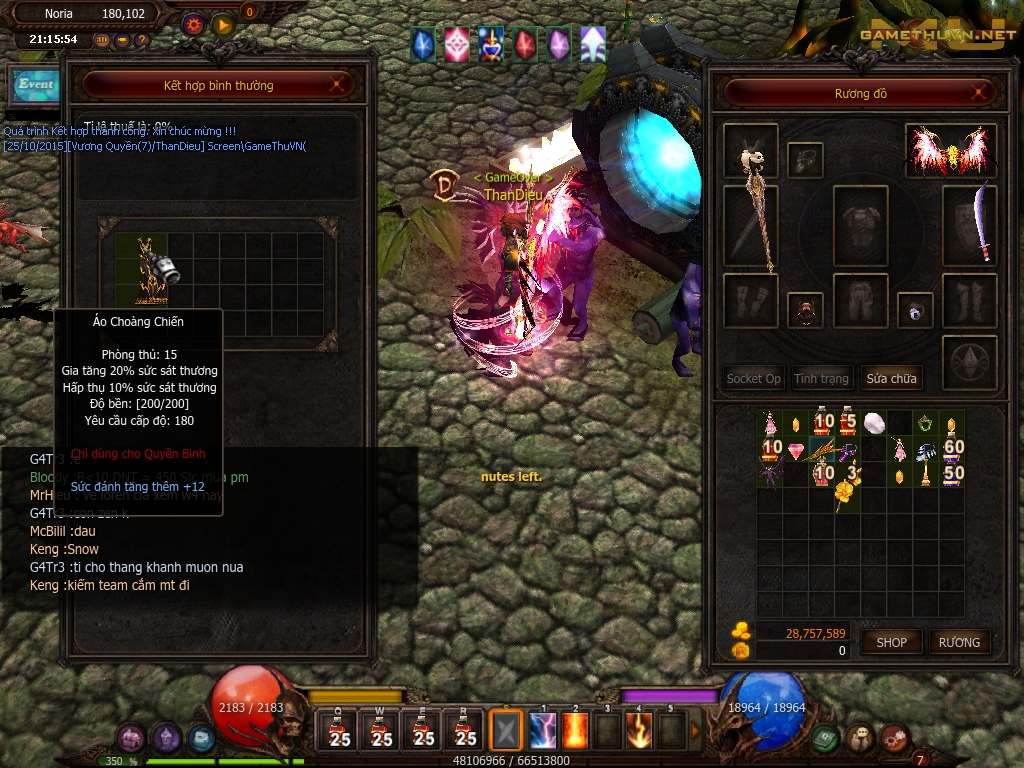Open the question mark help button
Image resolution: width=1024 pixels, height=768 pixels.
click(142, 40)
